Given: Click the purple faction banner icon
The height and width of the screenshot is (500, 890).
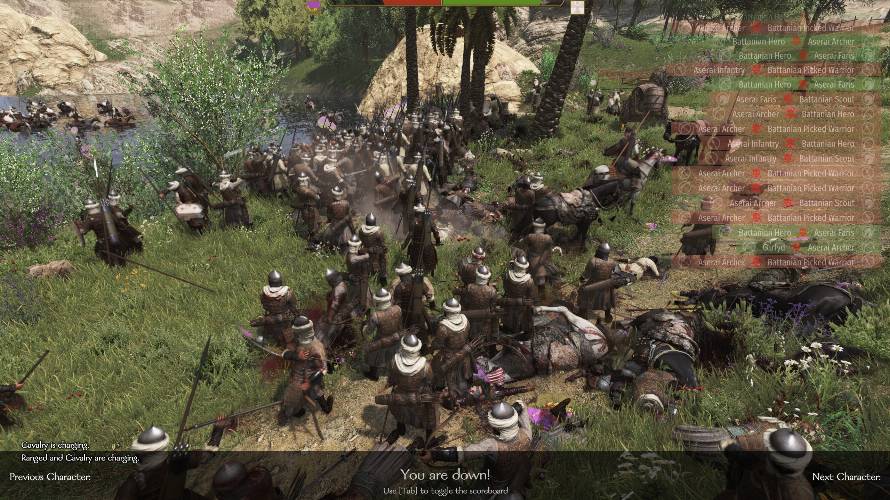Looking at the screenshot, I should click(x=314, y=5).
